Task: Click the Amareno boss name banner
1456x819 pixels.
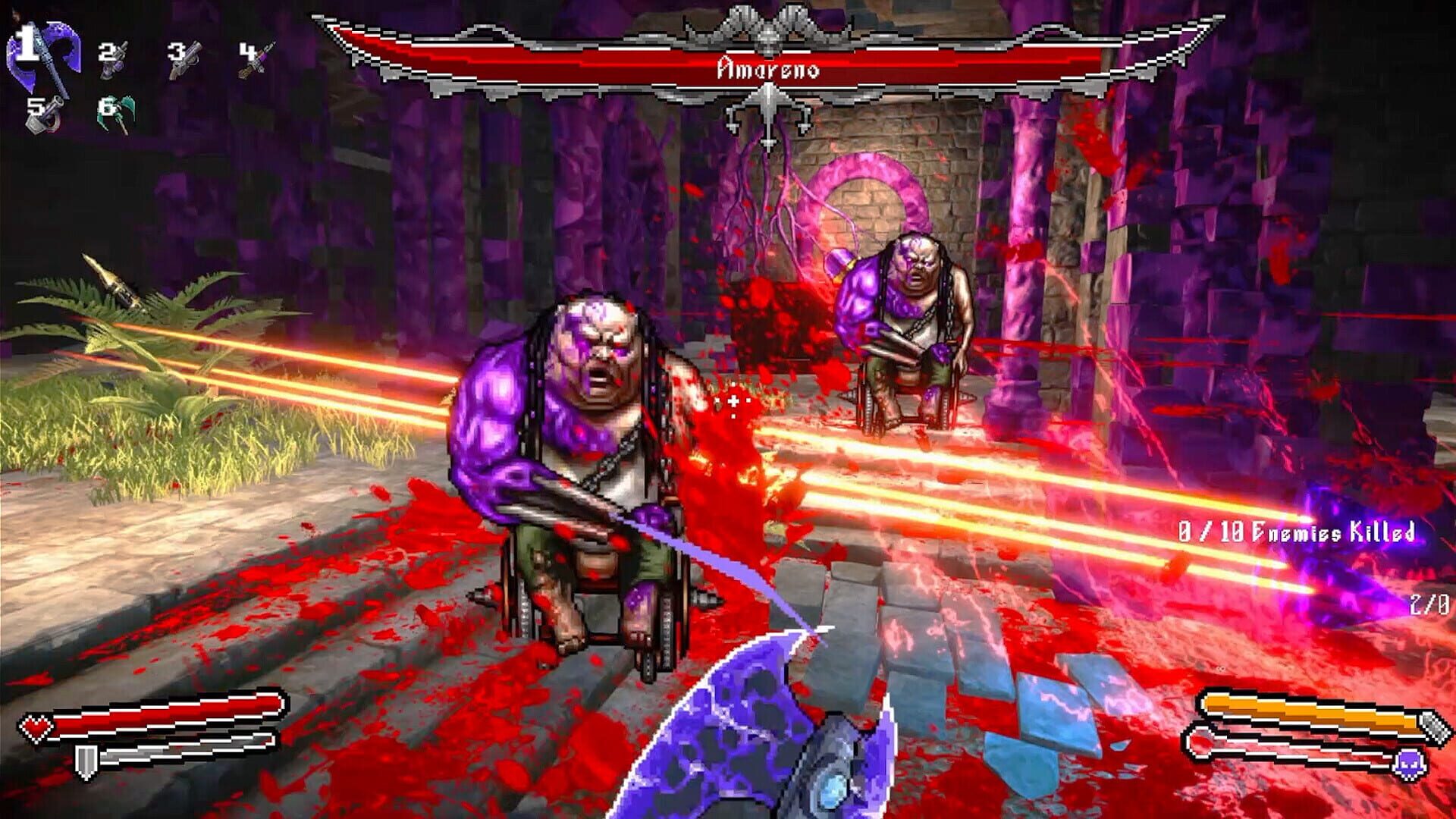Action: pos(768,68)
